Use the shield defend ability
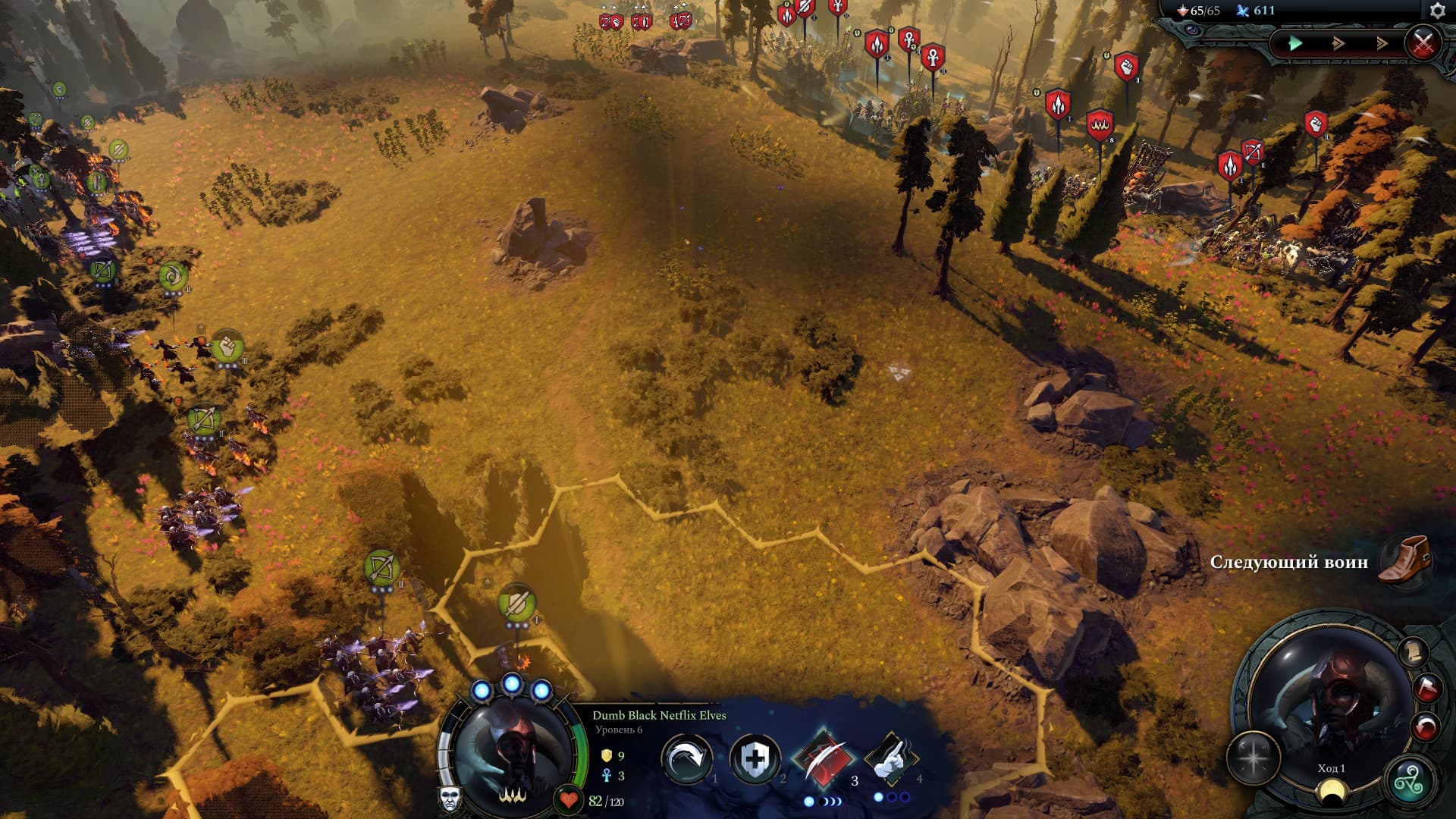Image resolution: width=1456 pixels, height=819 pixels. pos(755,758)
